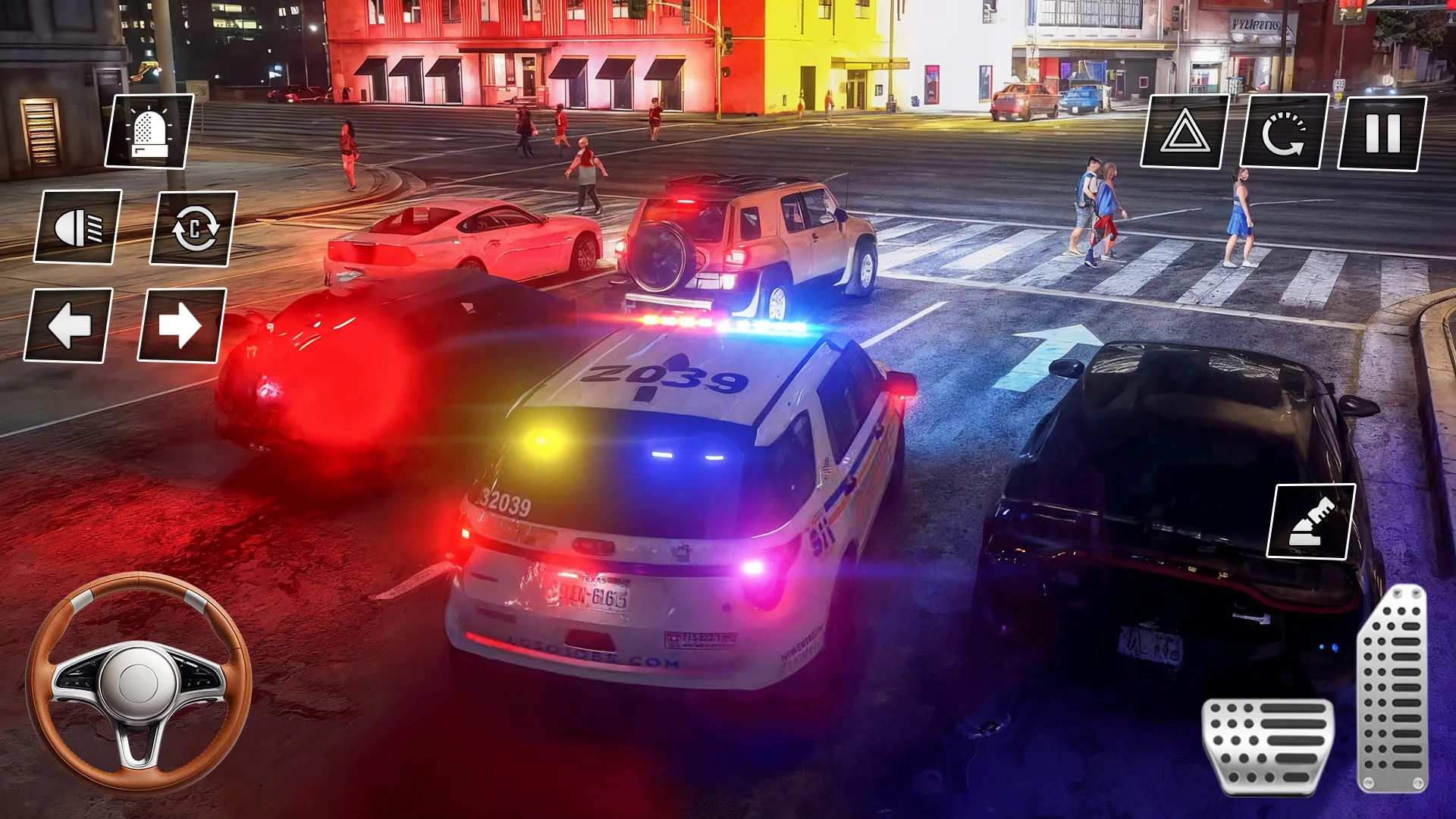Click the circular reset arrow button
This screenshot has height=819, width=1456.
click(x=1284, y=132)
